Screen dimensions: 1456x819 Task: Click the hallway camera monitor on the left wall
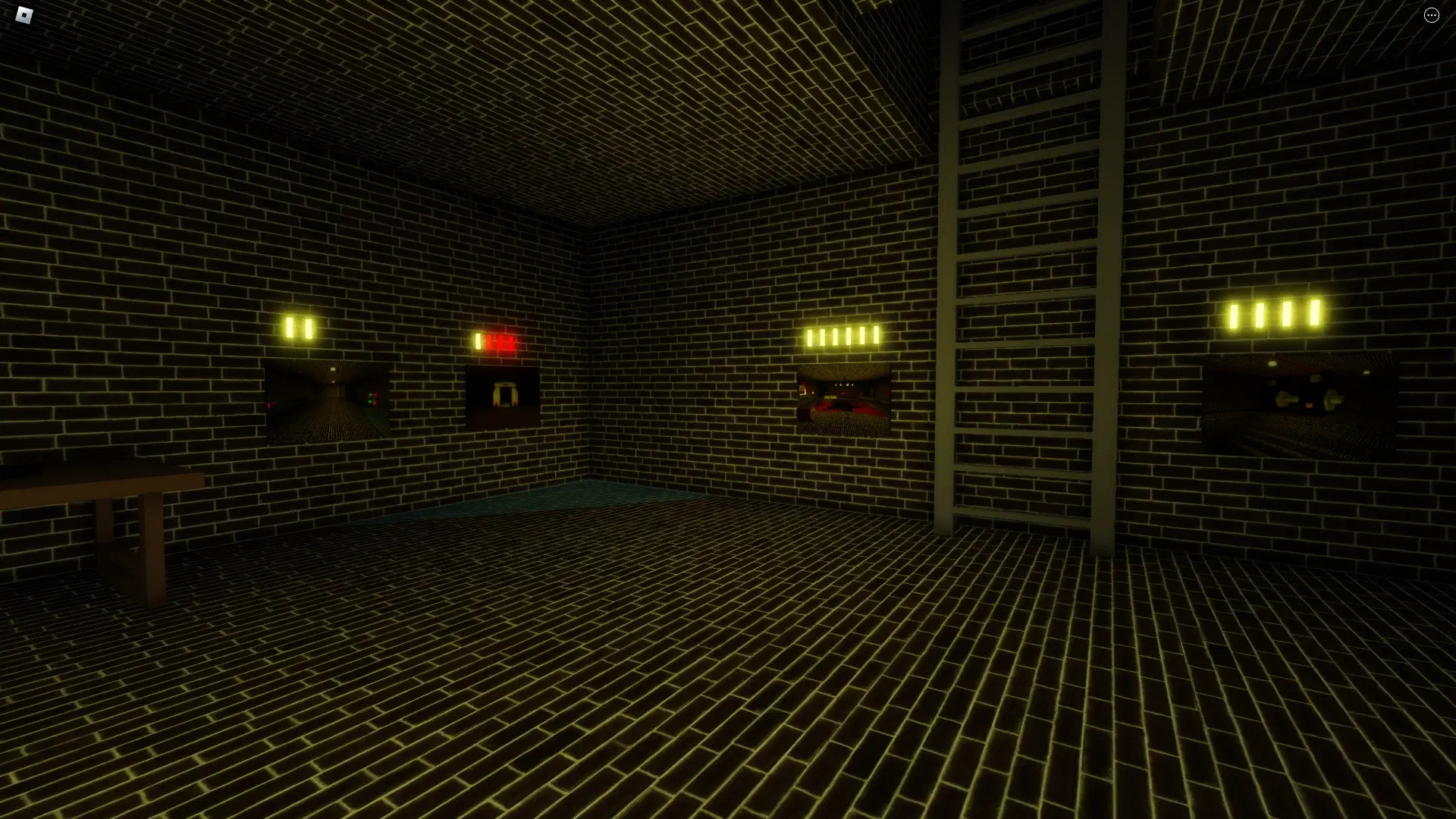point(326,402)
